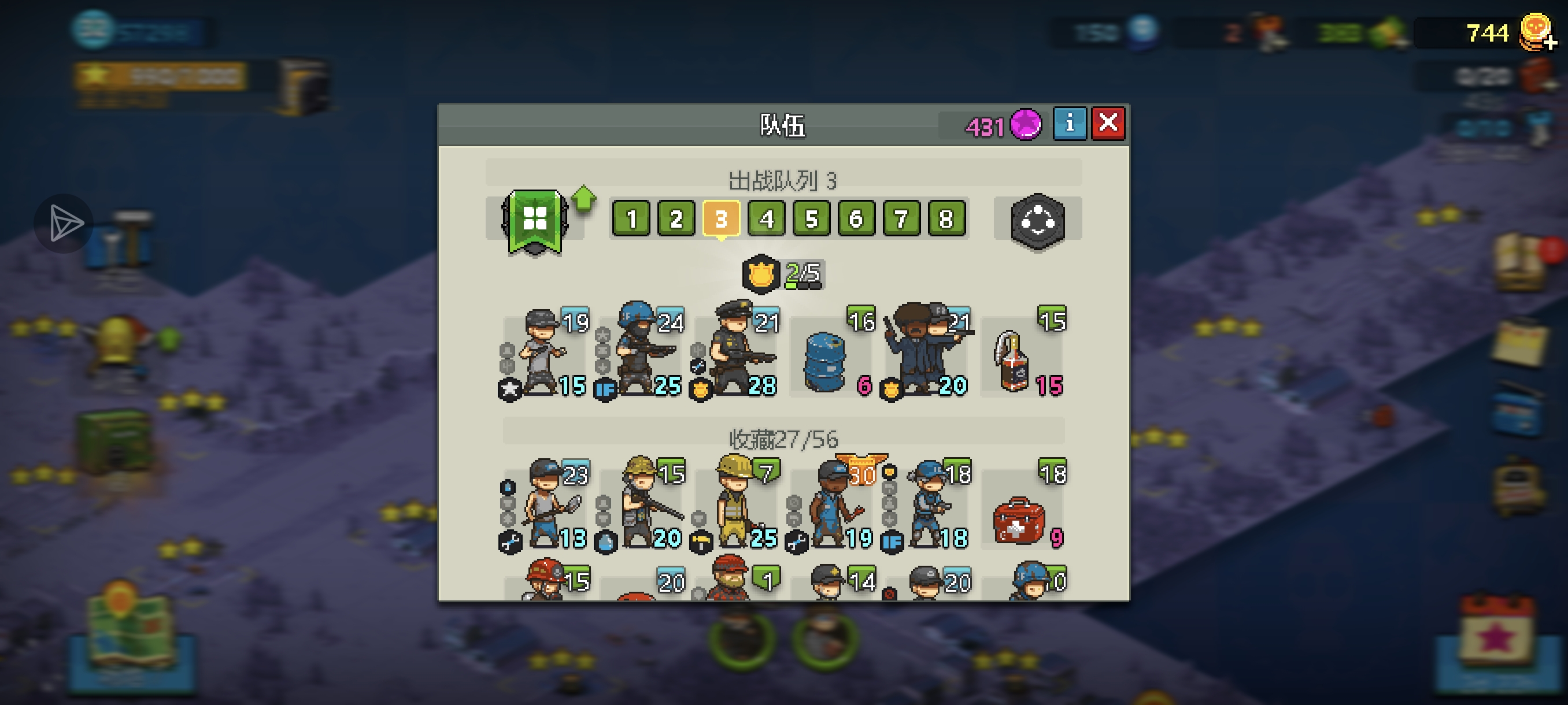Click the purple star currency icon
The height and width of the screenshot is (705, 1568).
pyautogui.click(x=1026, y=125)
